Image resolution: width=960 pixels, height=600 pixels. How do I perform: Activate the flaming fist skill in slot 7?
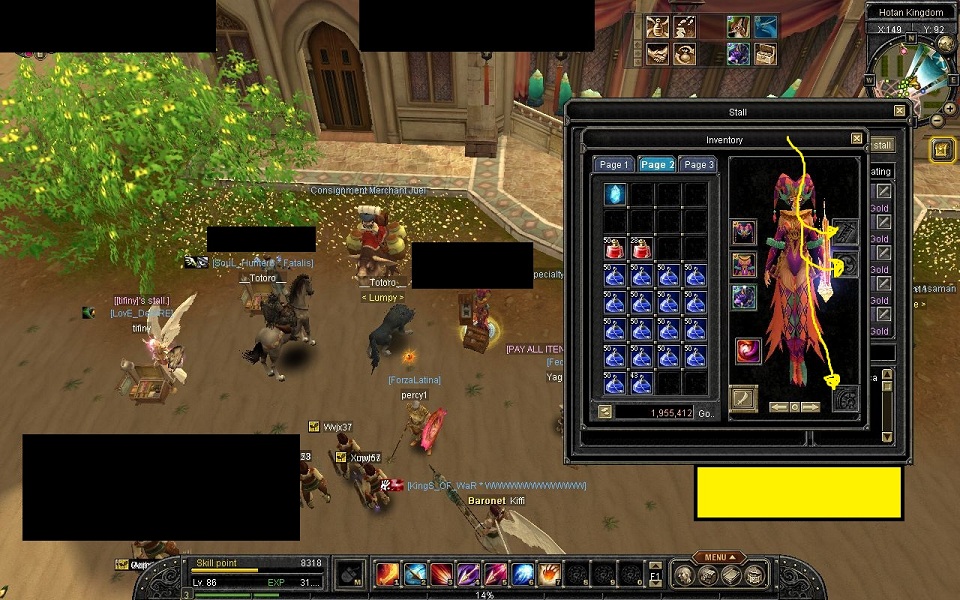(549, 574)
